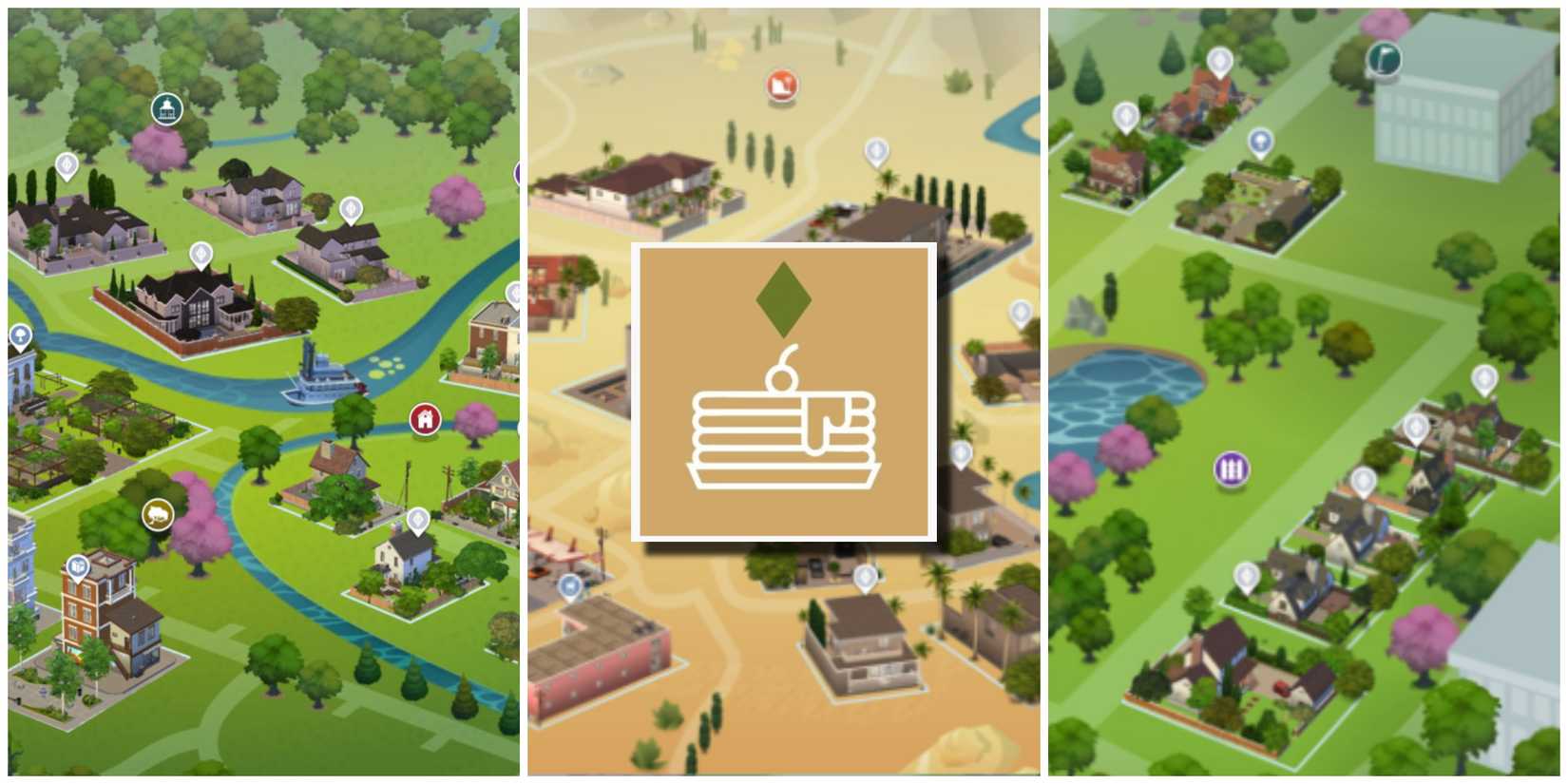Click the lot pin over the walled estate left

click(66, 167)
